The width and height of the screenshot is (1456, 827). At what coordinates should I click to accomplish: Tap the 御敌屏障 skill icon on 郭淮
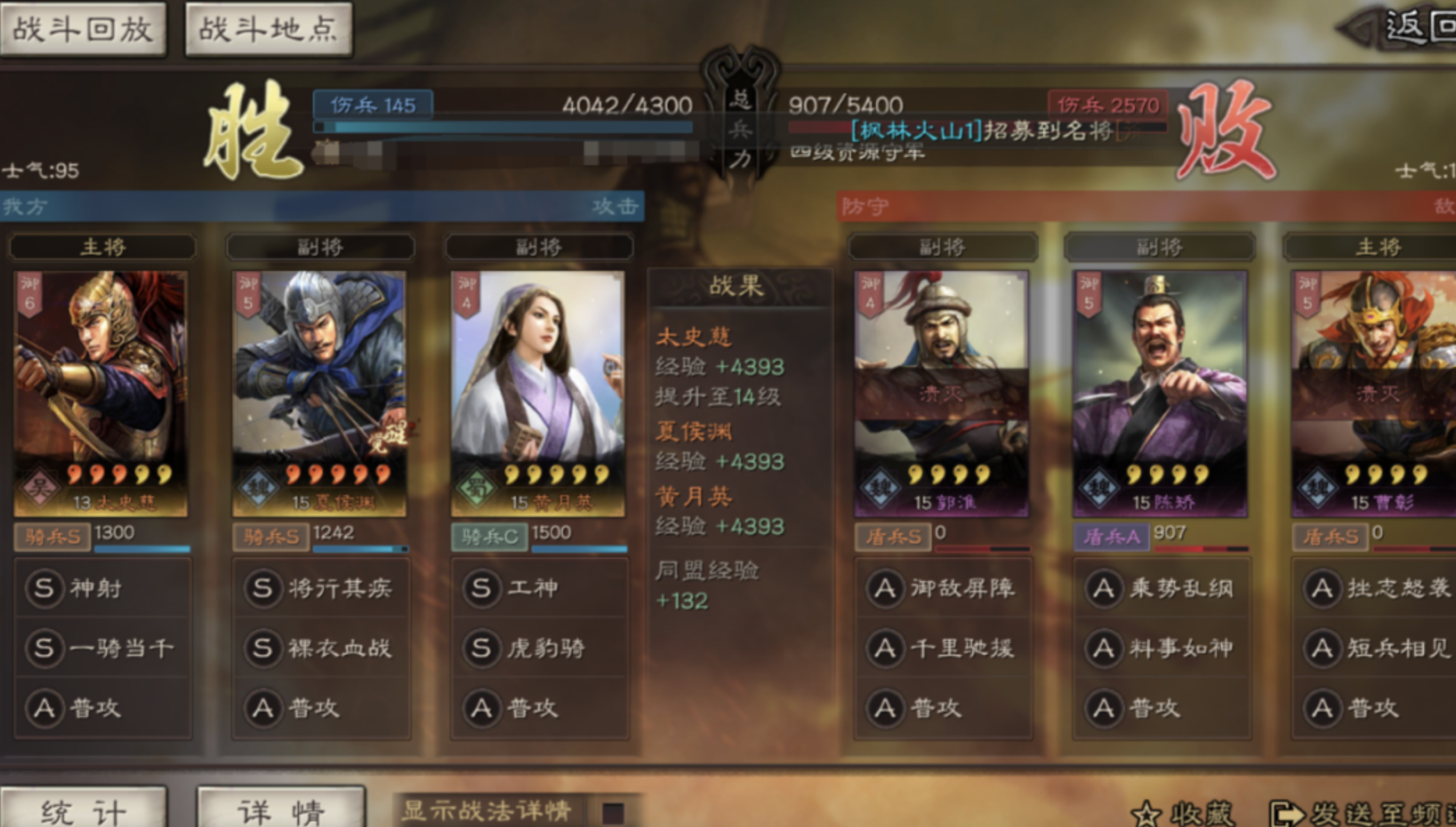pyautogui.click(x=884, y=587)
